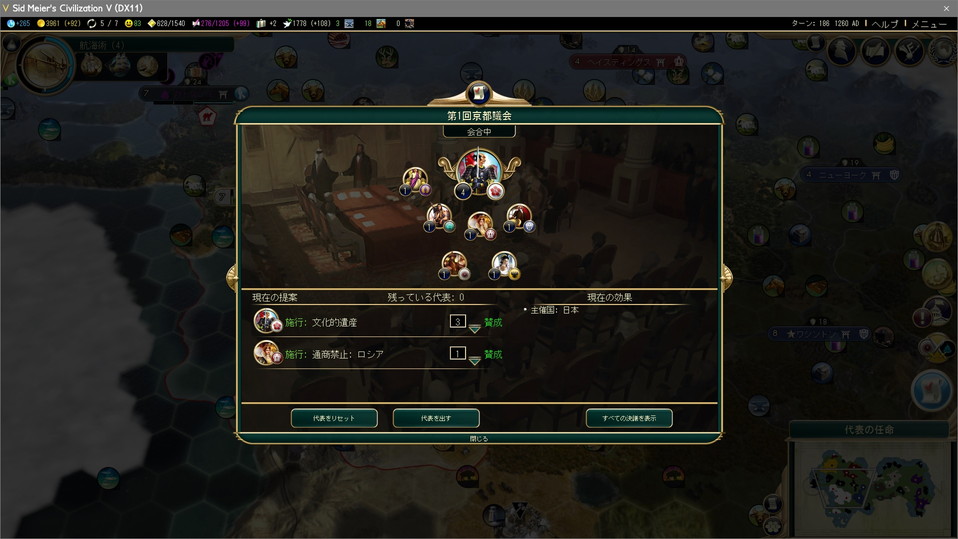Open the science research circle icon
Screen dimensions: 958x539
(44, 65)
